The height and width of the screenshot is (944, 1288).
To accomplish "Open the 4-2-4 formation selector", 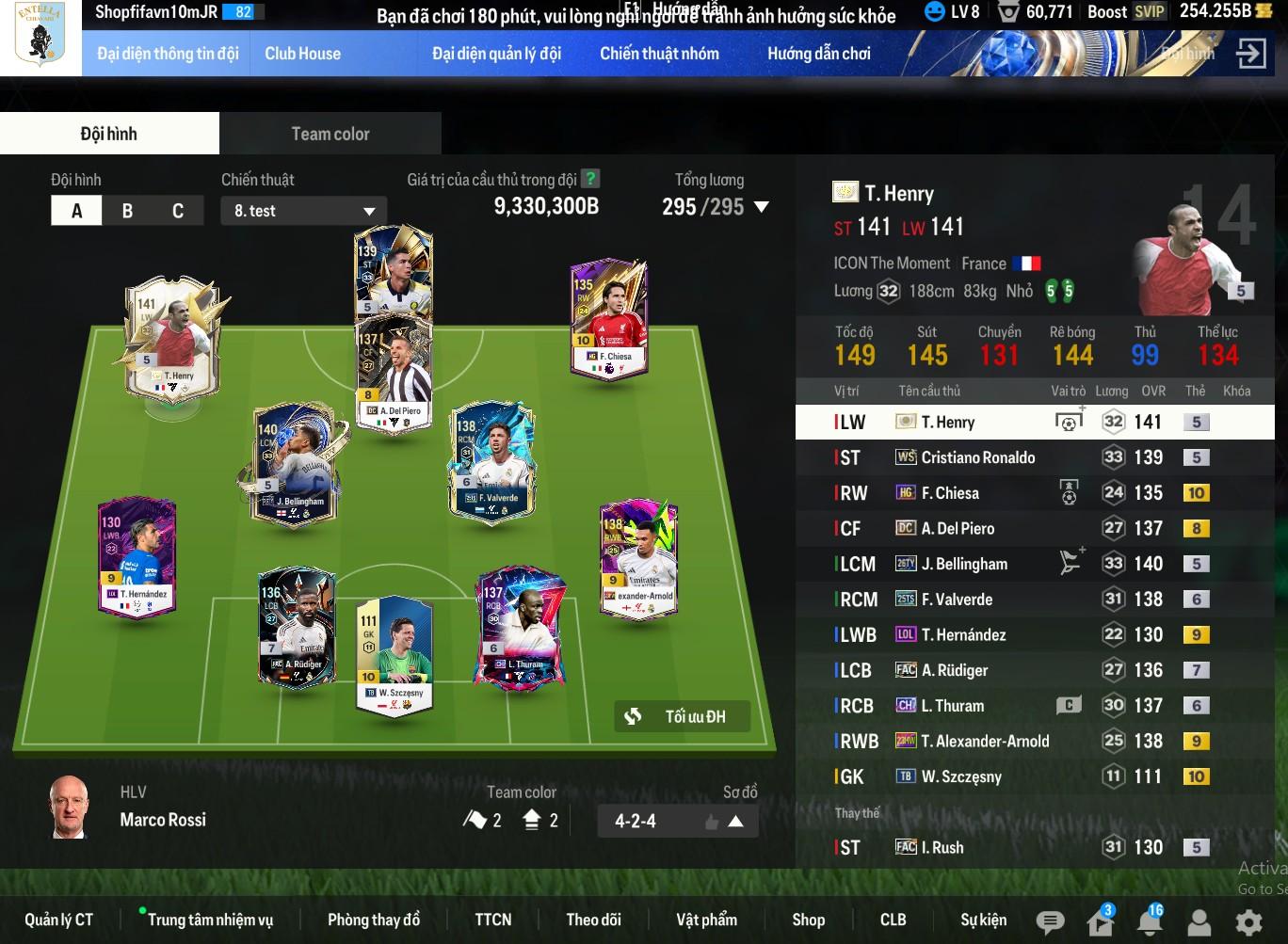I will click(x=665, y=822).
